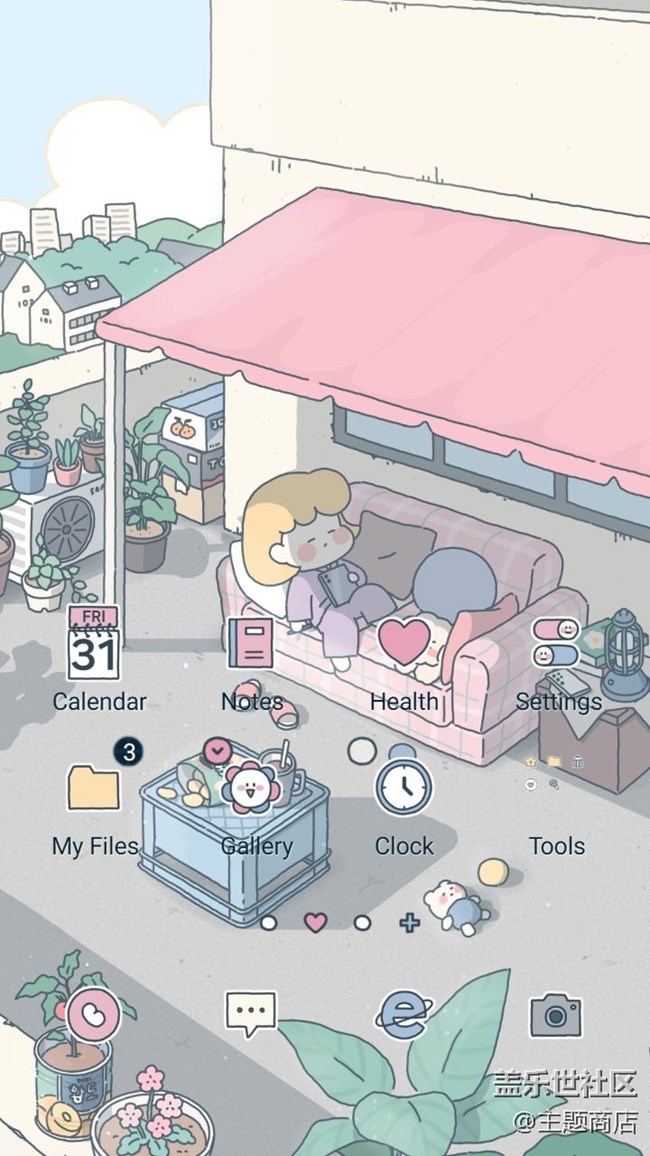650x1156 pixels.
Task: Open the Calendar app
Action: [94, 646]
